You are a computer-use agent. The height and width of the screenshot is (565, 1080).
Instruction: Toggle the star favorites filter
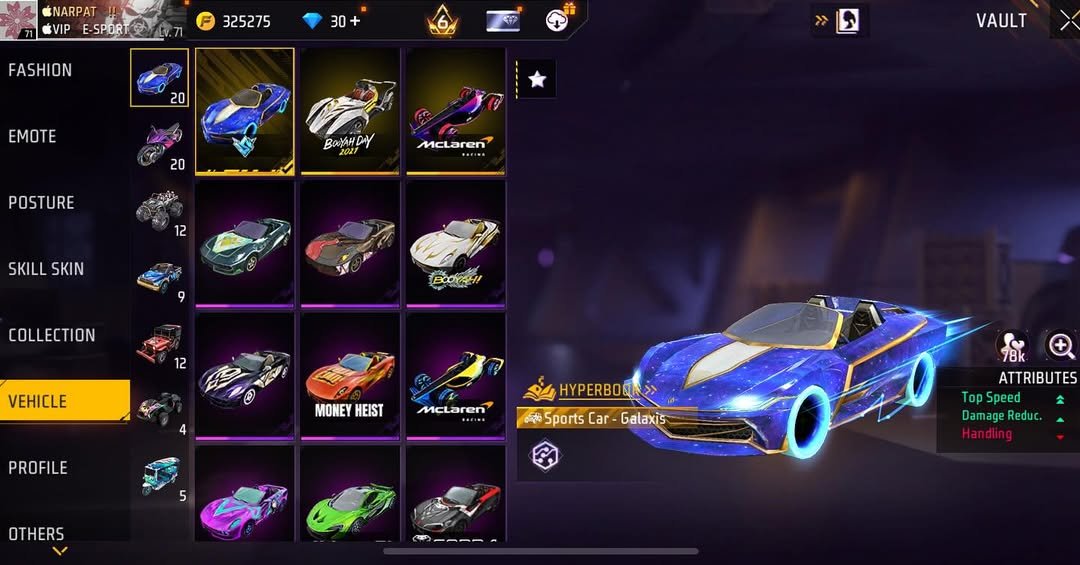click(537, 79)
